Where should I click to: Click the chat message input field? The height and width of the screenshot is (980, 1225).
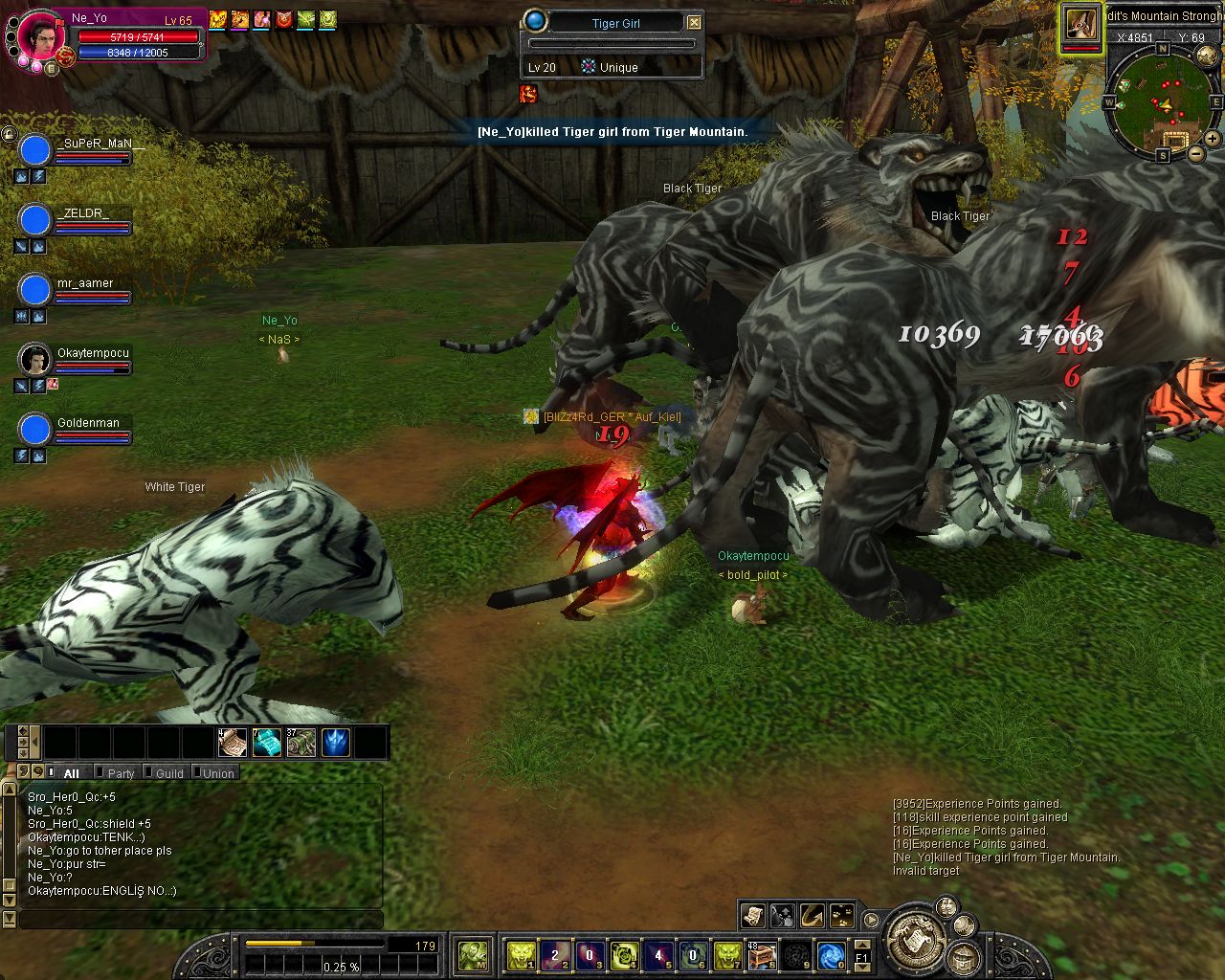pos(201,919)
